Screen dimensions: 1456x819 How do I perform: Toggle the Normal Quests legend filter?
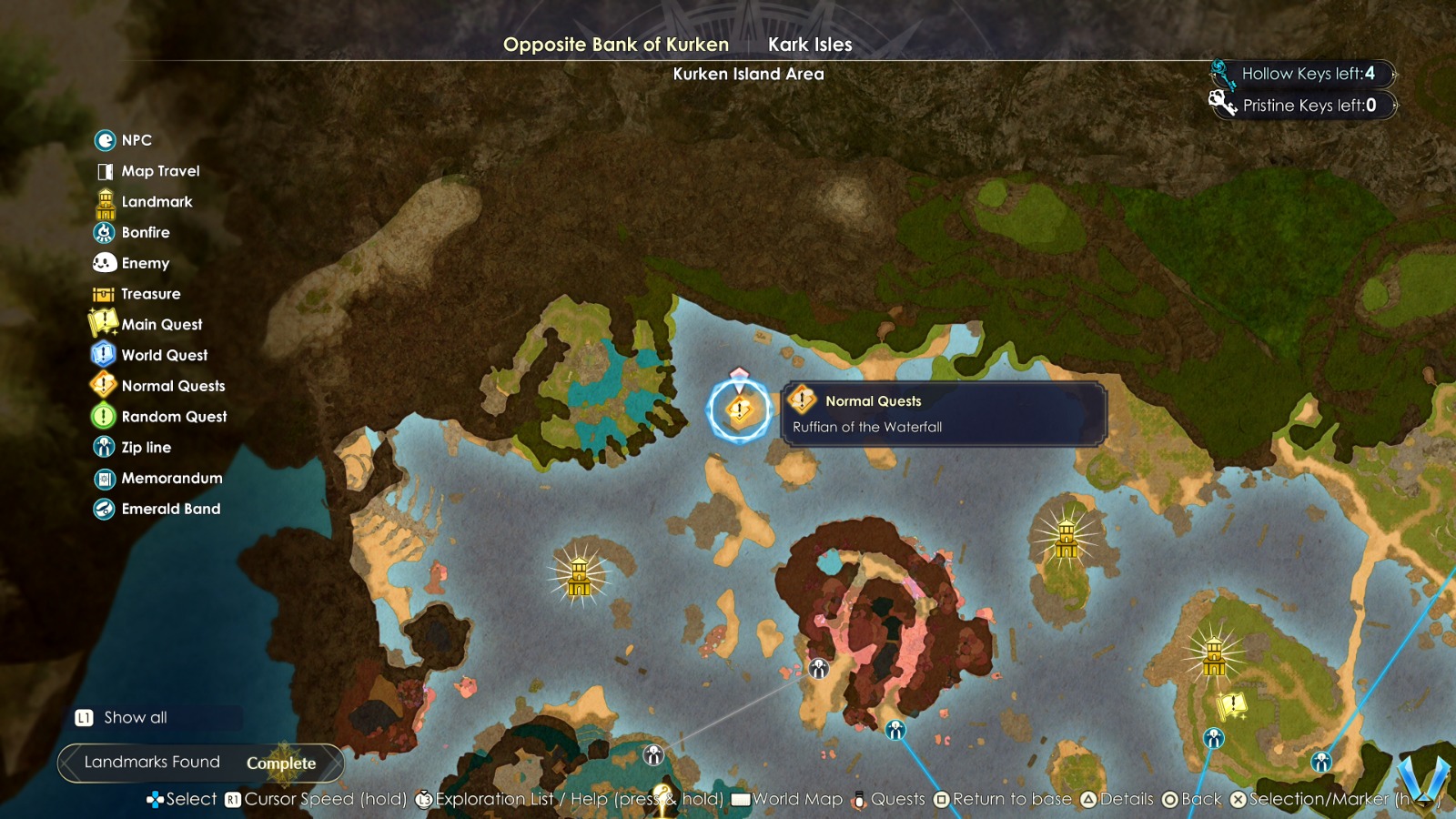pos(173,386)
